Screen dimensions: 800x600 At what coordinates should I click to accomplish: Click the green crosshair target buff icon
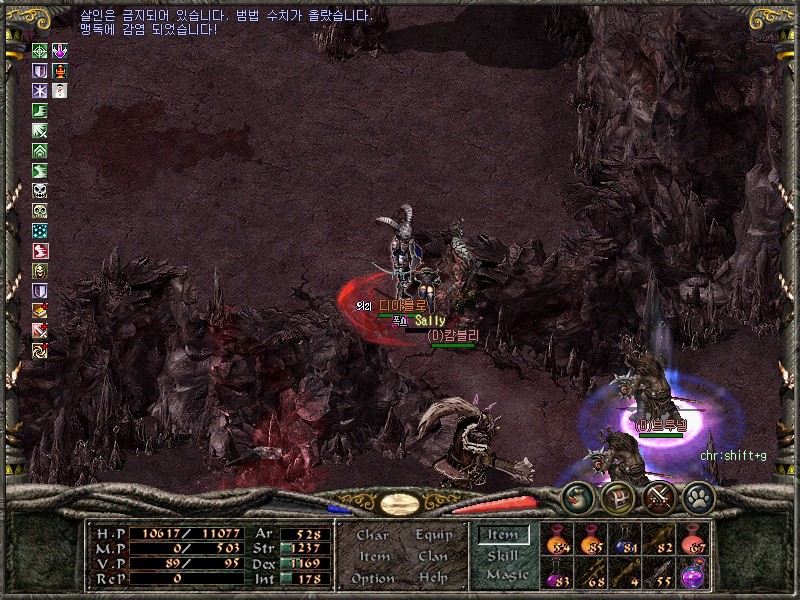pyautogui.click(x=39, y=51)
